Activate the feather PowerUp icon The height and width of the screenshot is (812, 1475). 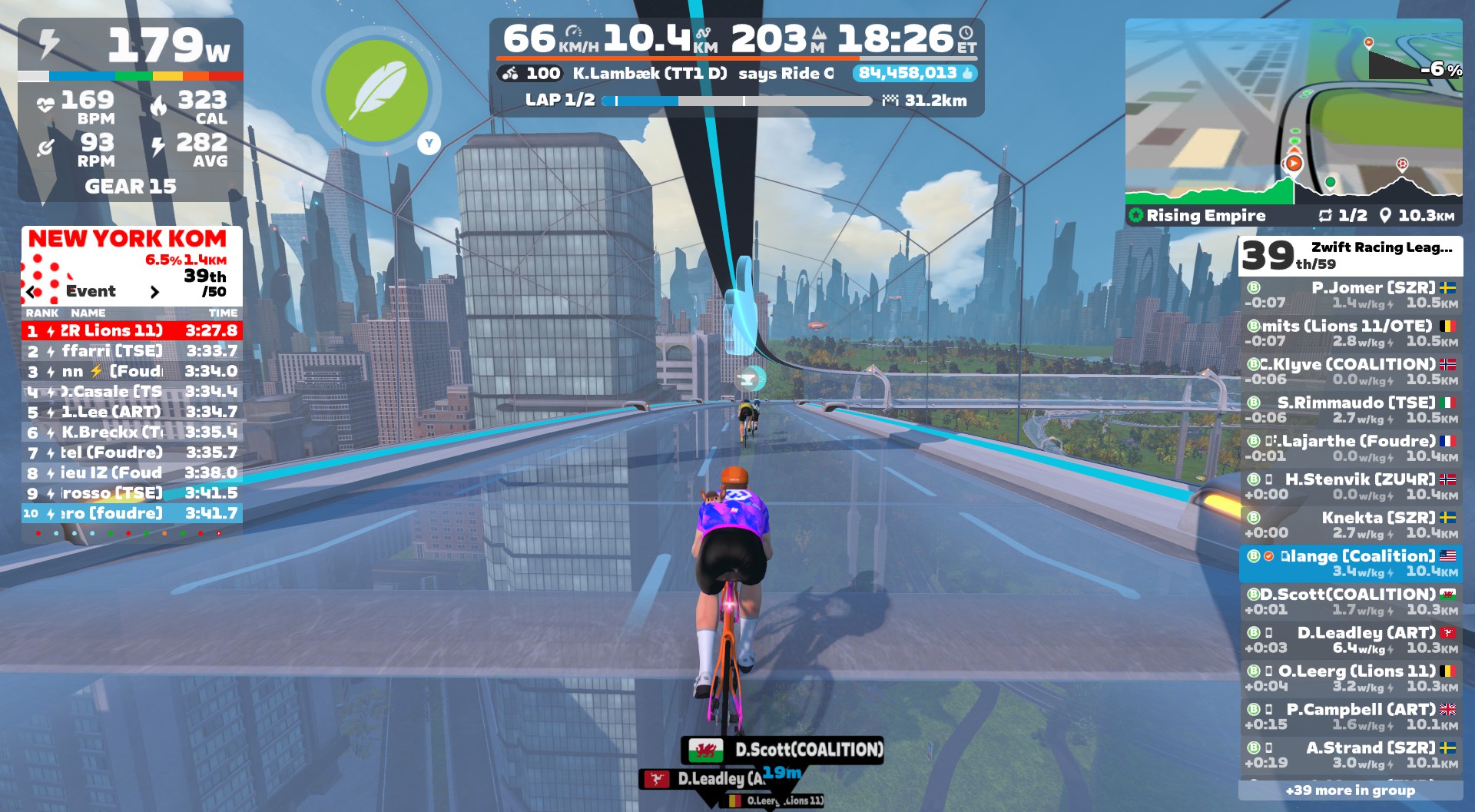coord(376,91)
